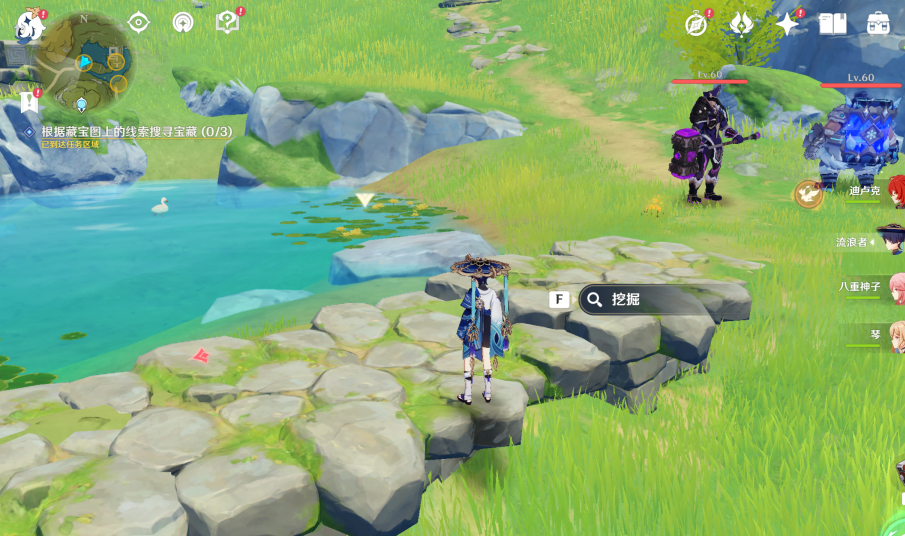Image resolution: width=905 pixels, height=536 pixels.
Task: Open the arch-shaped icon left of the tutorial book
Action: click(x=182, y=22)
